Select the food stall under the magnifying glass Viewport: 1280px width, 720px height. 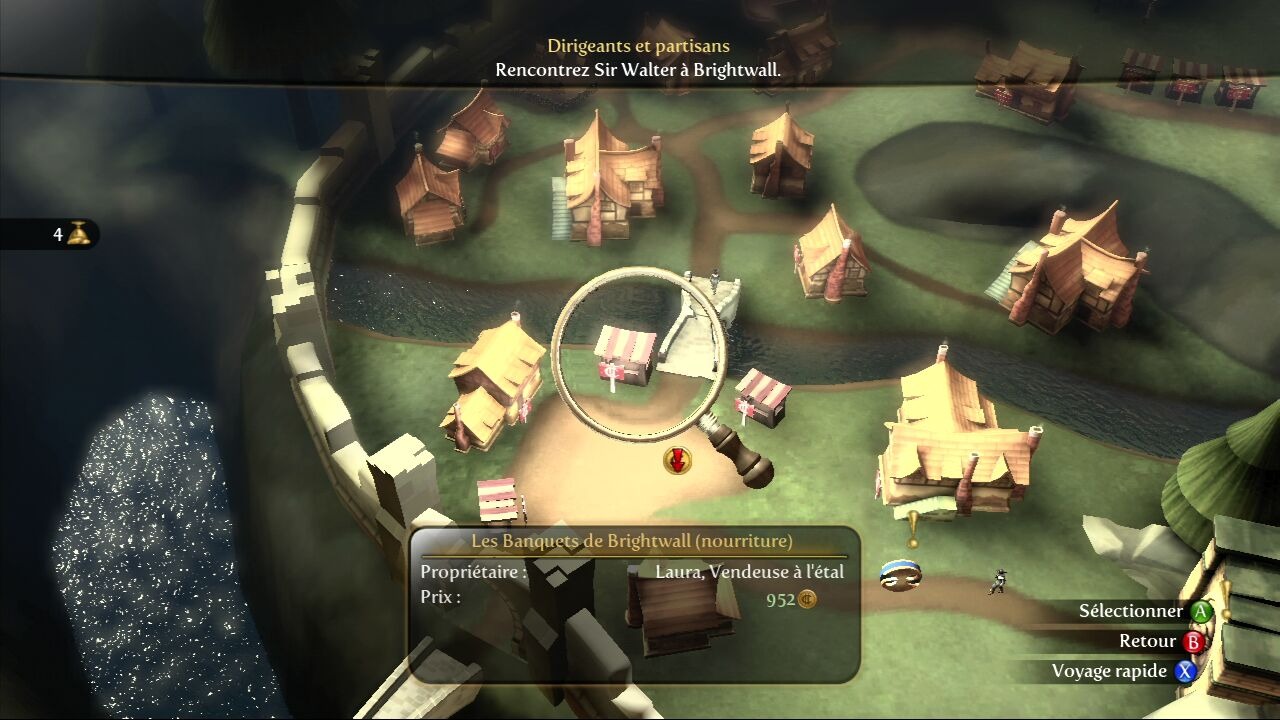click(x=626, y=356)
